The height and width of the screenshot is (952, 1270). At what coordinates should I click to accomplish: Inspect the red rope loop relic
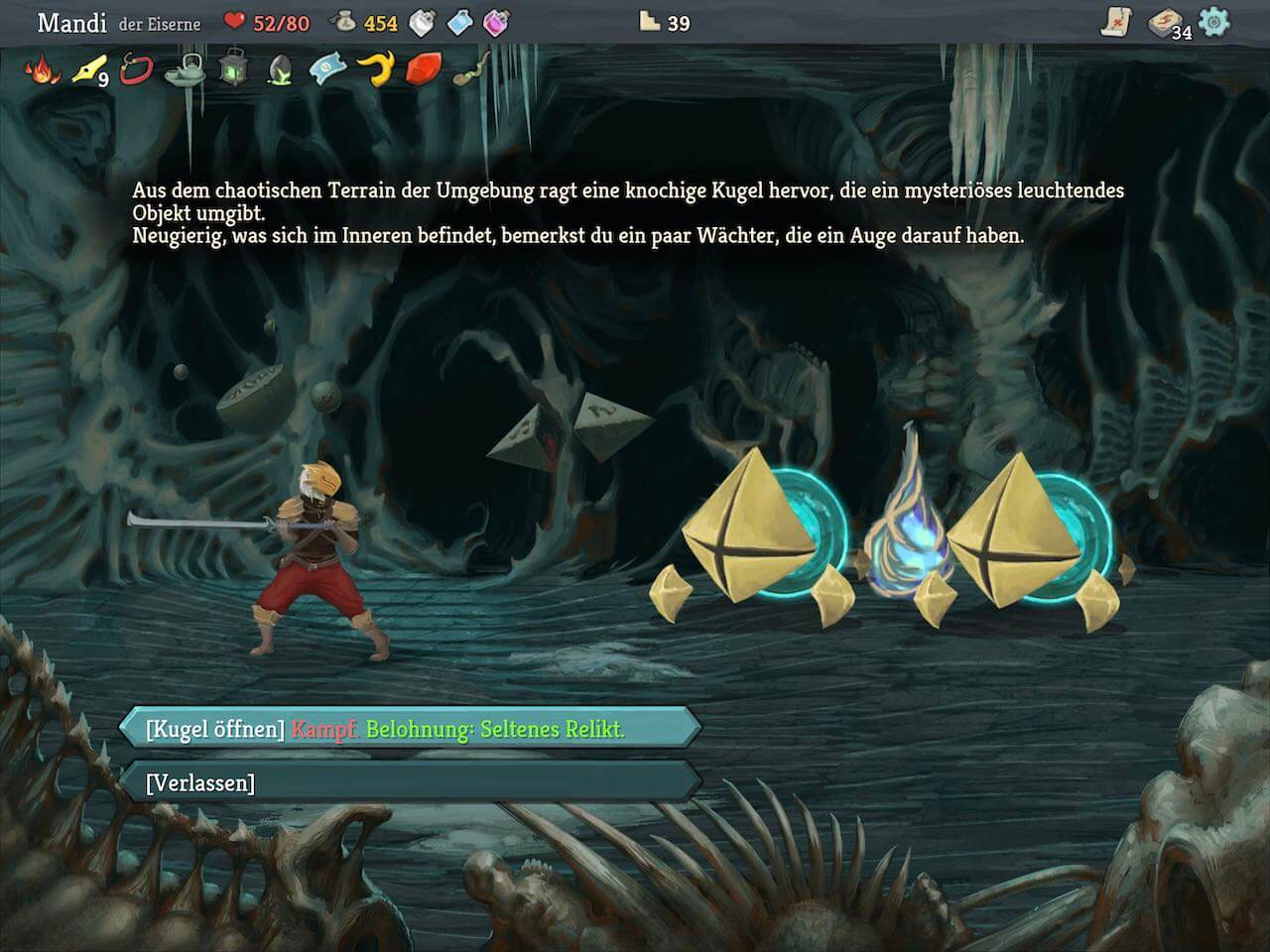[x=135, y=69]
